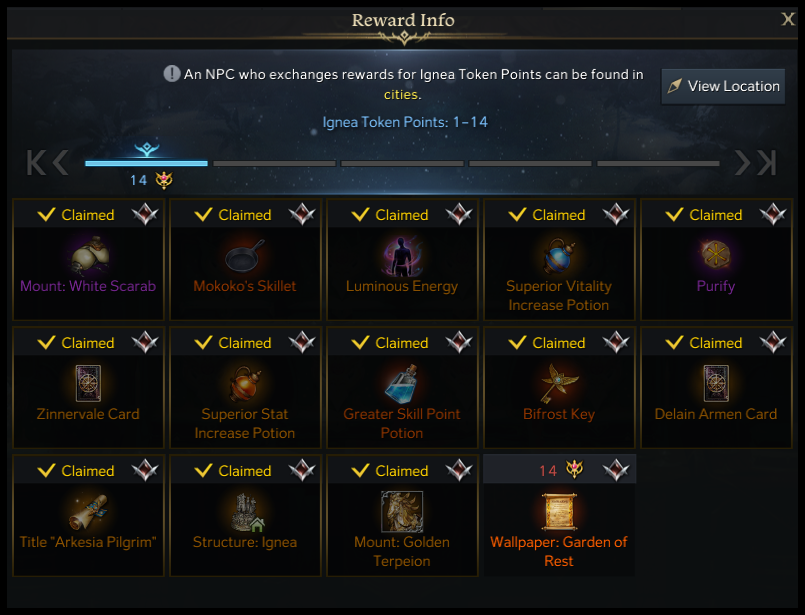Go to the previous reward page
Viewport: 805px width, 615px height.
pyautogui.click(x=60, y=163)
